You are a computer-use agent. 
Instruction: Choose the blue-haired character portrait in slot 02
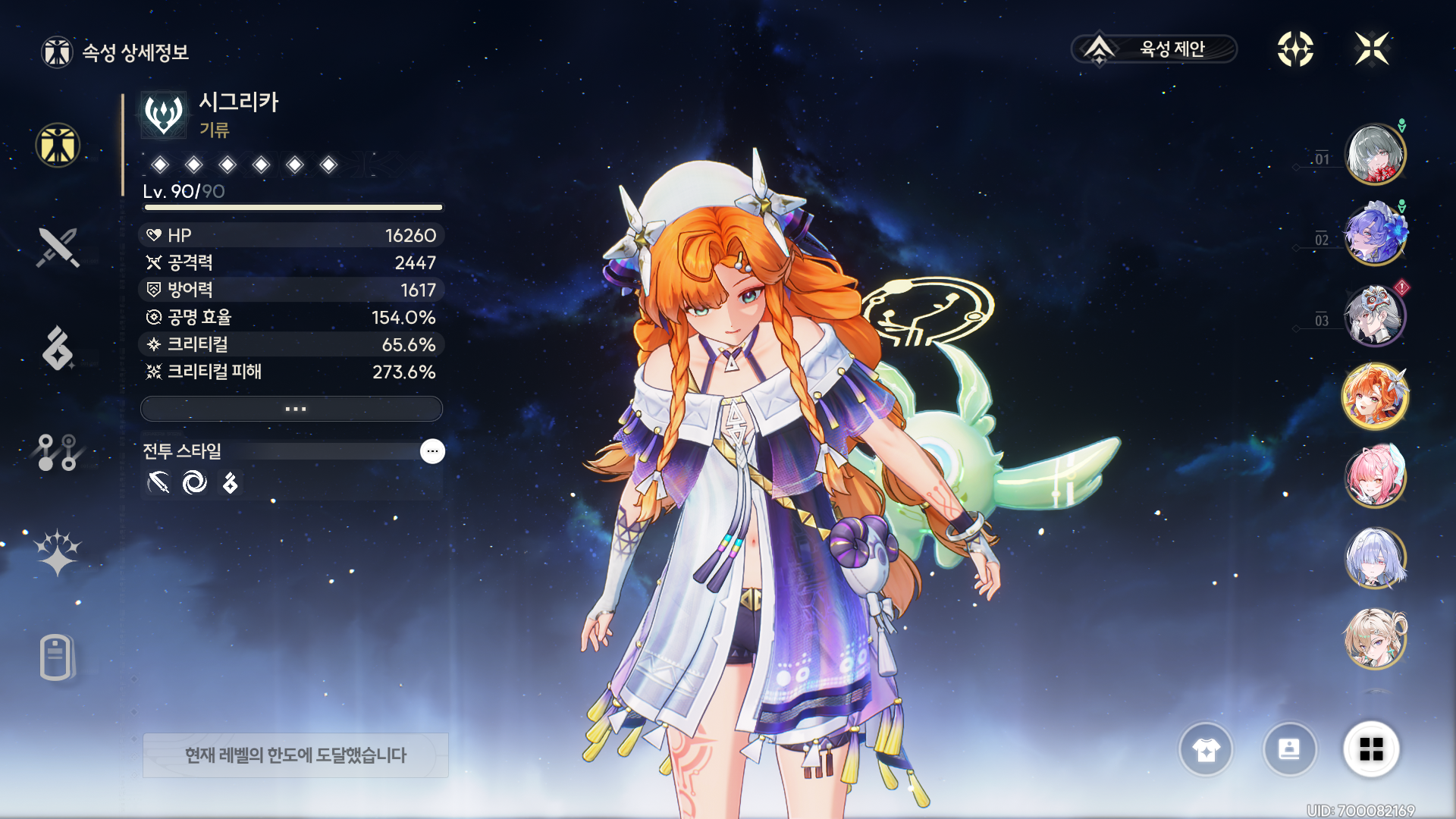[1375, 235]
